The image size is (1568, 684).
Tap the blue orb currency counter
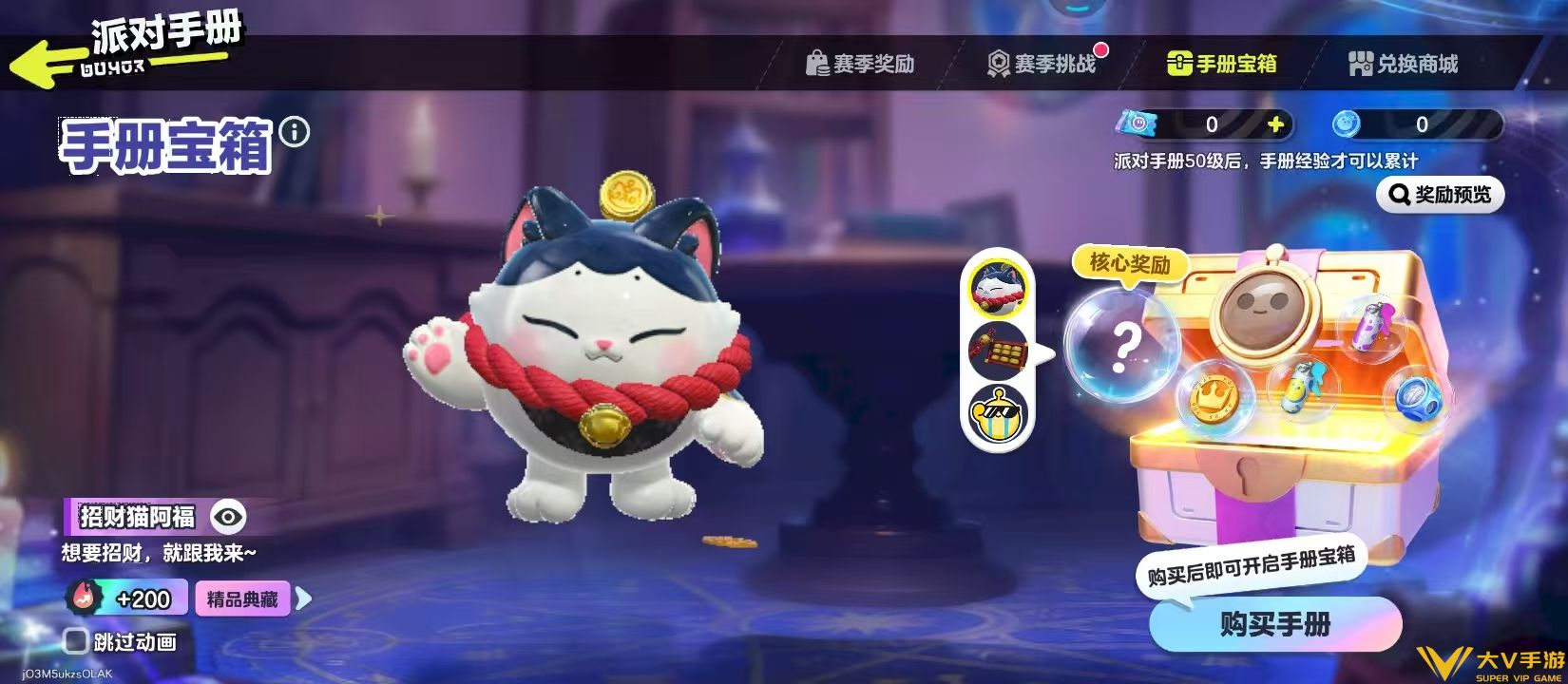1387,122
